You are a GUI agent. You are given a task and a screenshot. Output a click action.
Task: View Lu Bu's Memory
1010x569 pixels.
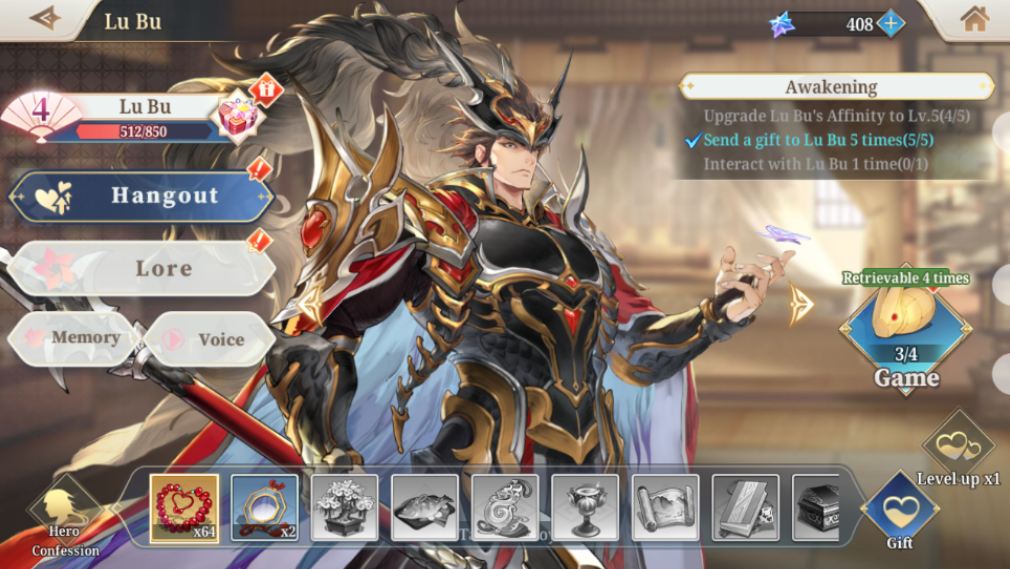pos(74,338)
